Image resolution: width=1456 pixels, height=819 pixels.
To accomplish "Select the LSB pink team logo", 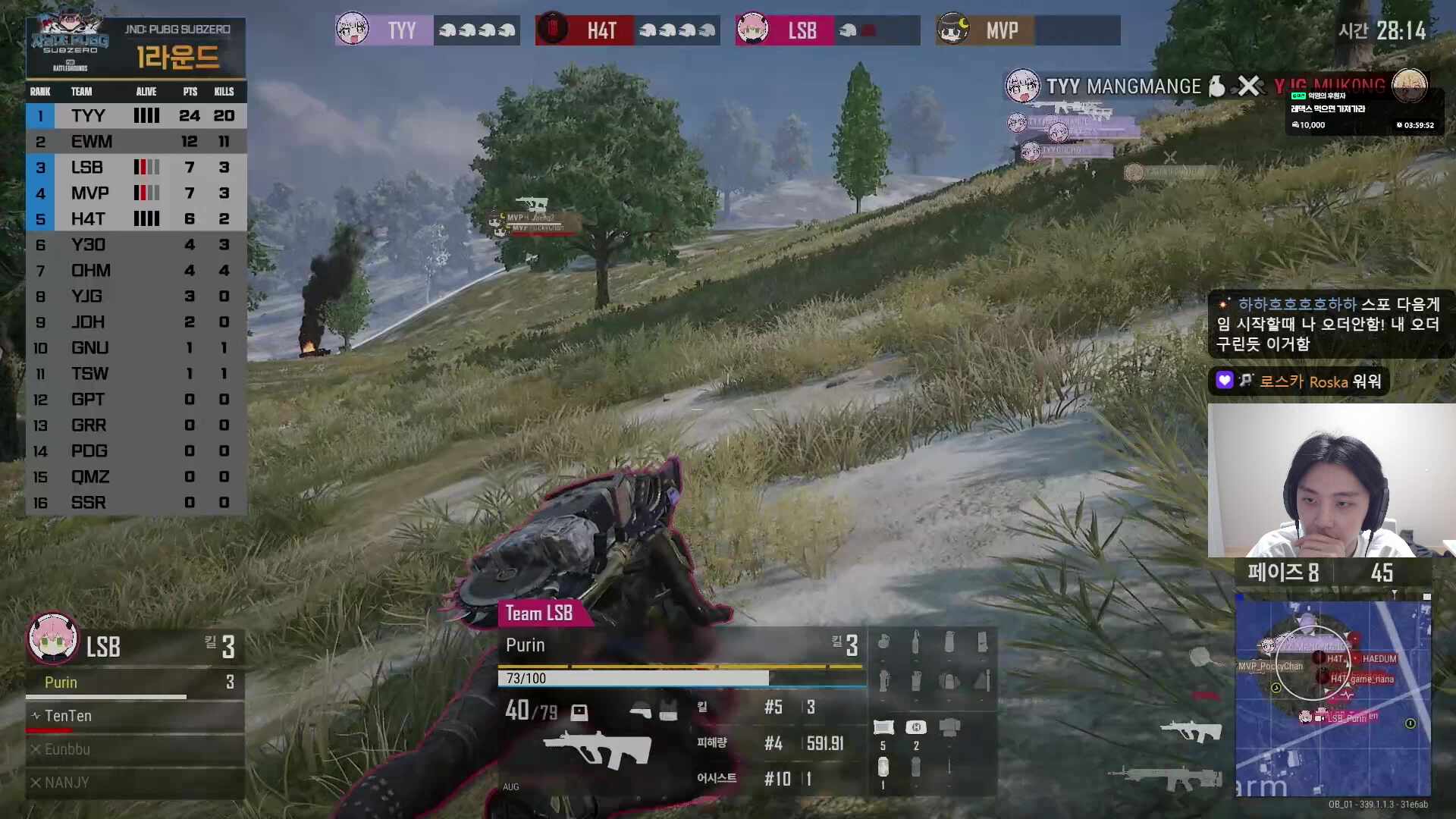I will click(752, 30).
